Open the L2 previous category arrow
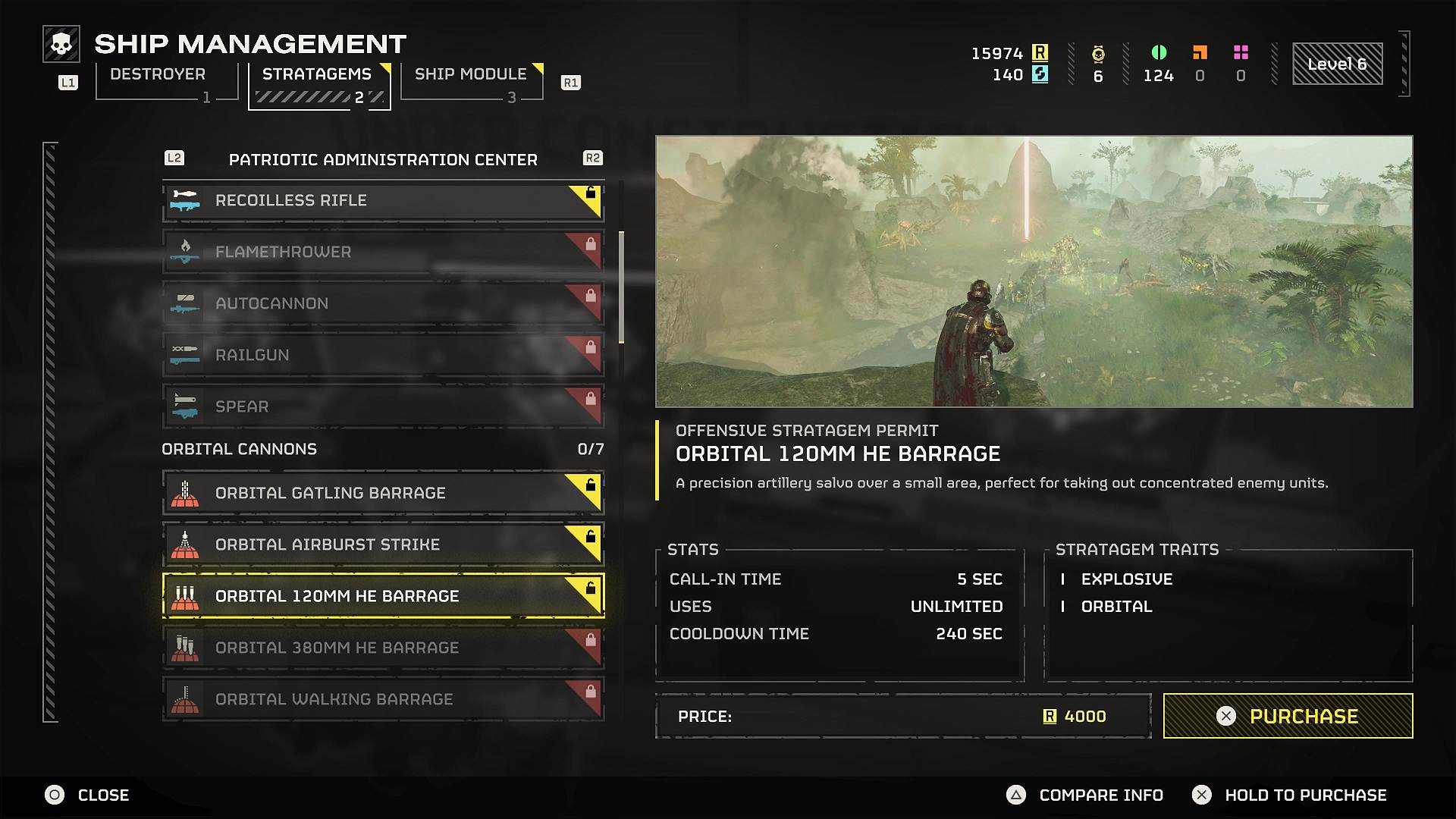The image size is (1456, 819). [174, 158]
